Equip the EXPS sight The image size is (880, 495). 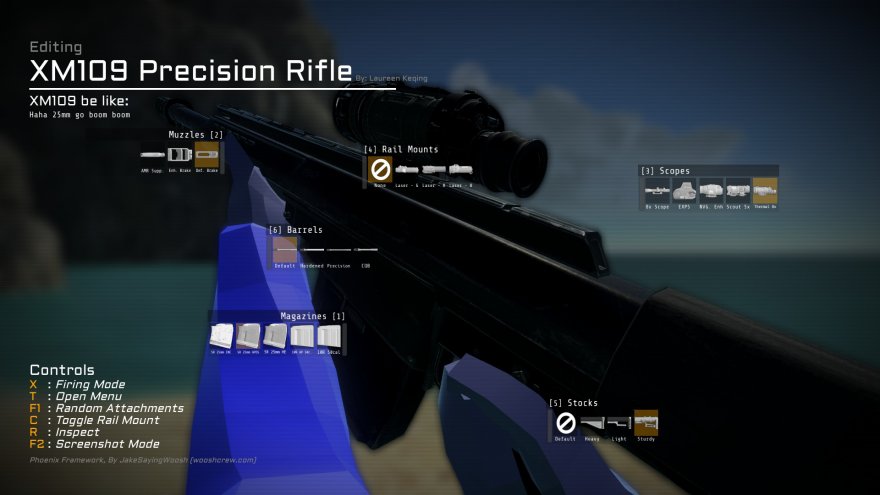pos(684,190)
